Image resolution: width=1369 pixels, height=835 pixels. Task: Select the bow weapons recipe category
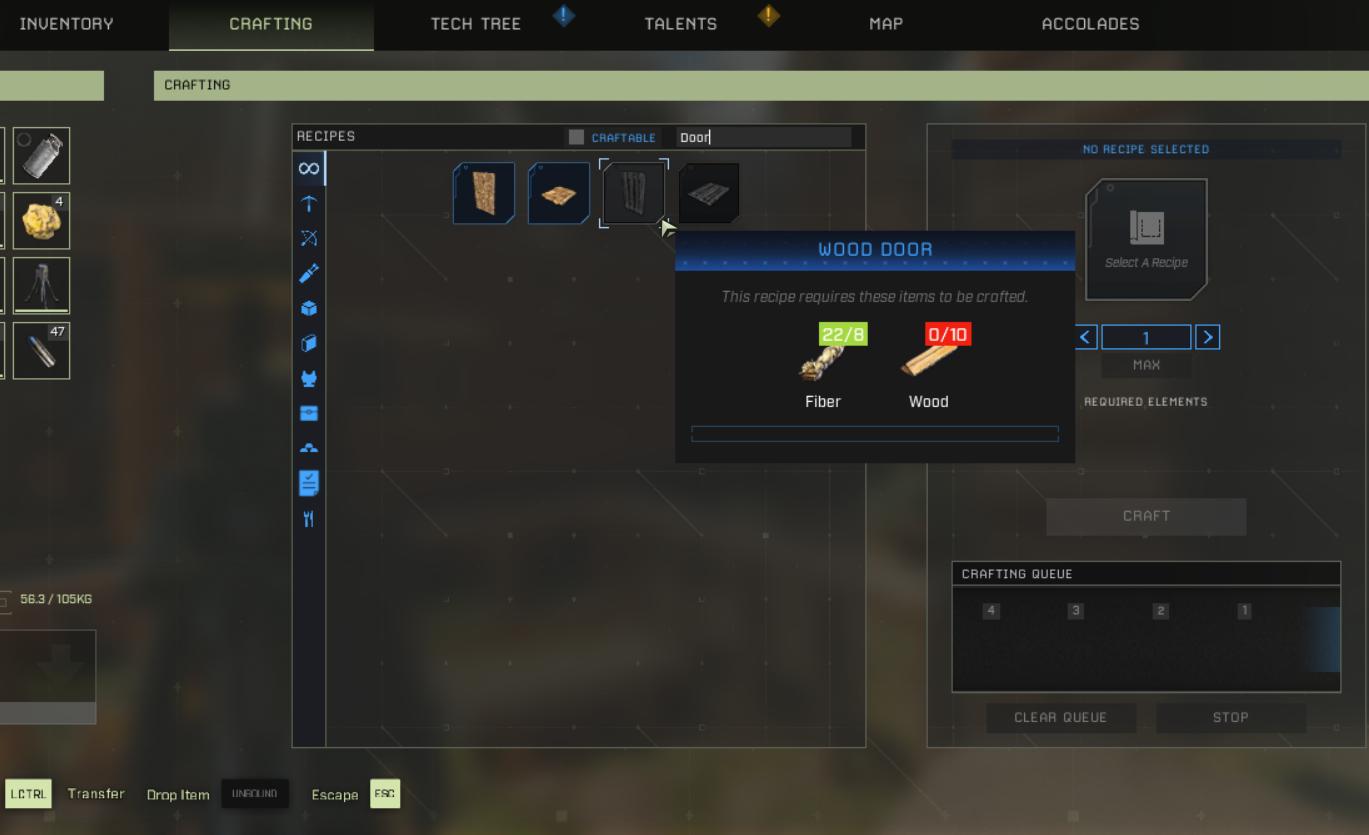pyautogui.click(x=310, y=239)
